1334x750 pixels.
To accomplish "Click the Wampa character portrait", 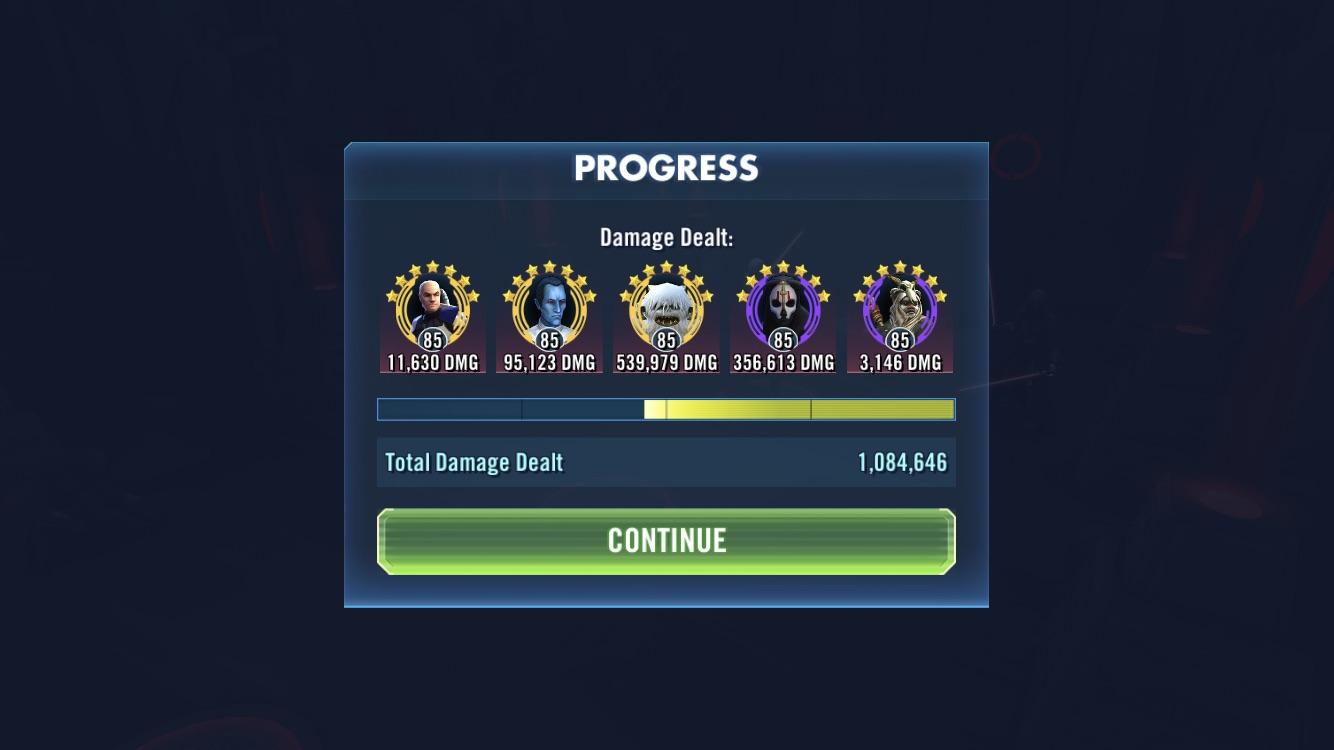I will (x=666, y=310).
